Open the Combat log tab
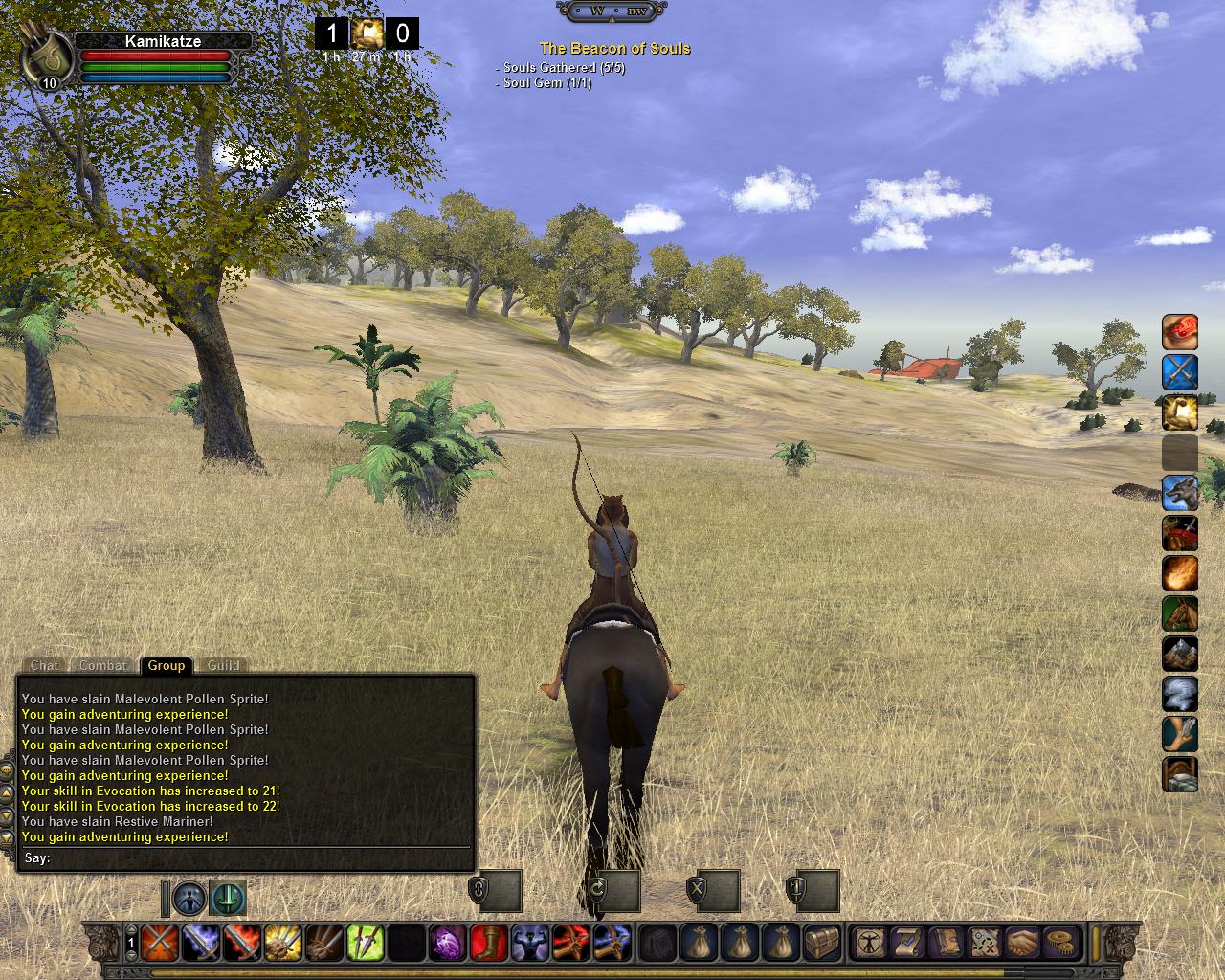Image resolution: width=1225 pixels, height=980 pixels. click(102, 665)
